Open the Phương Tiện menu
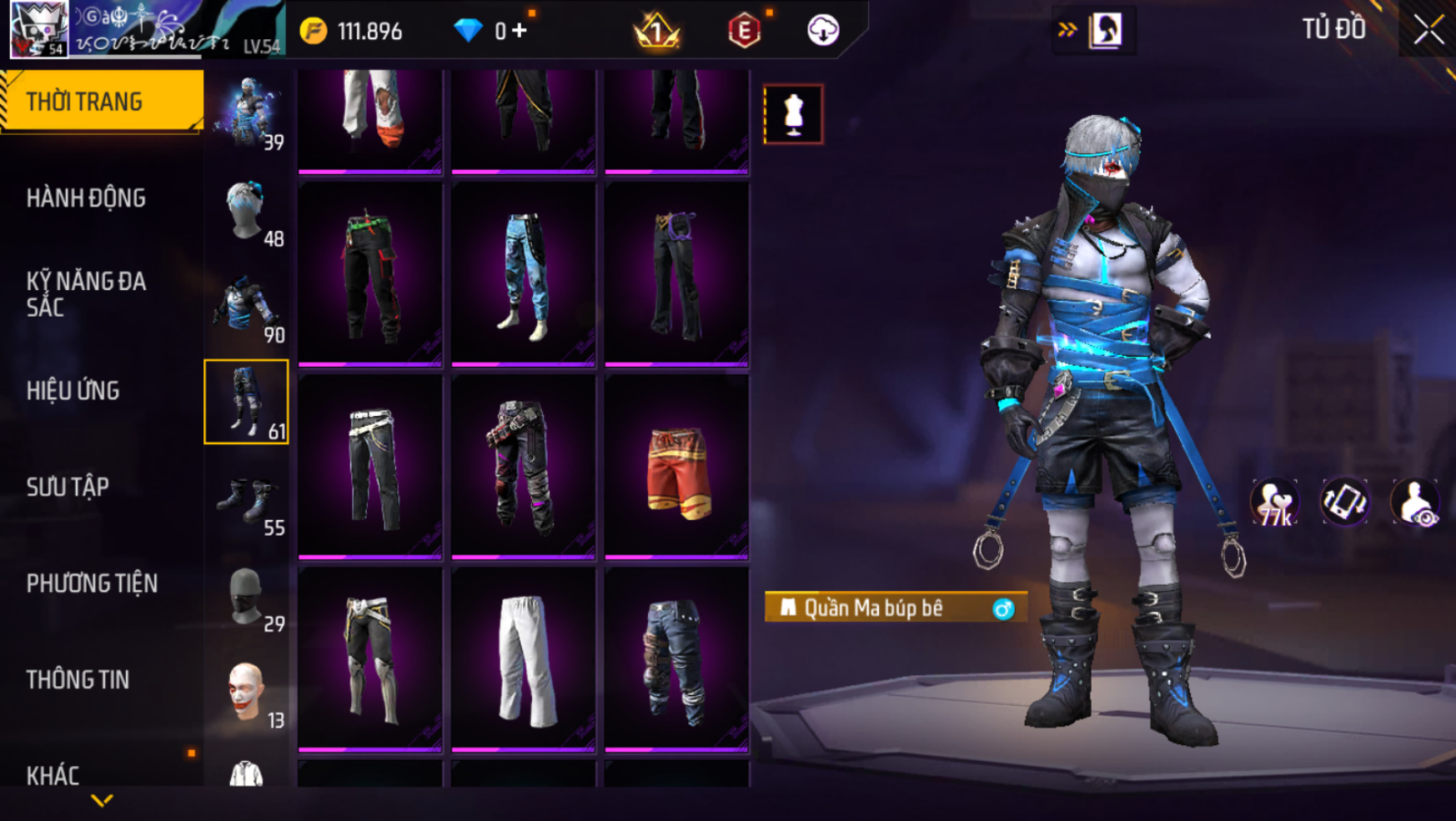 [x=92, y=583]
